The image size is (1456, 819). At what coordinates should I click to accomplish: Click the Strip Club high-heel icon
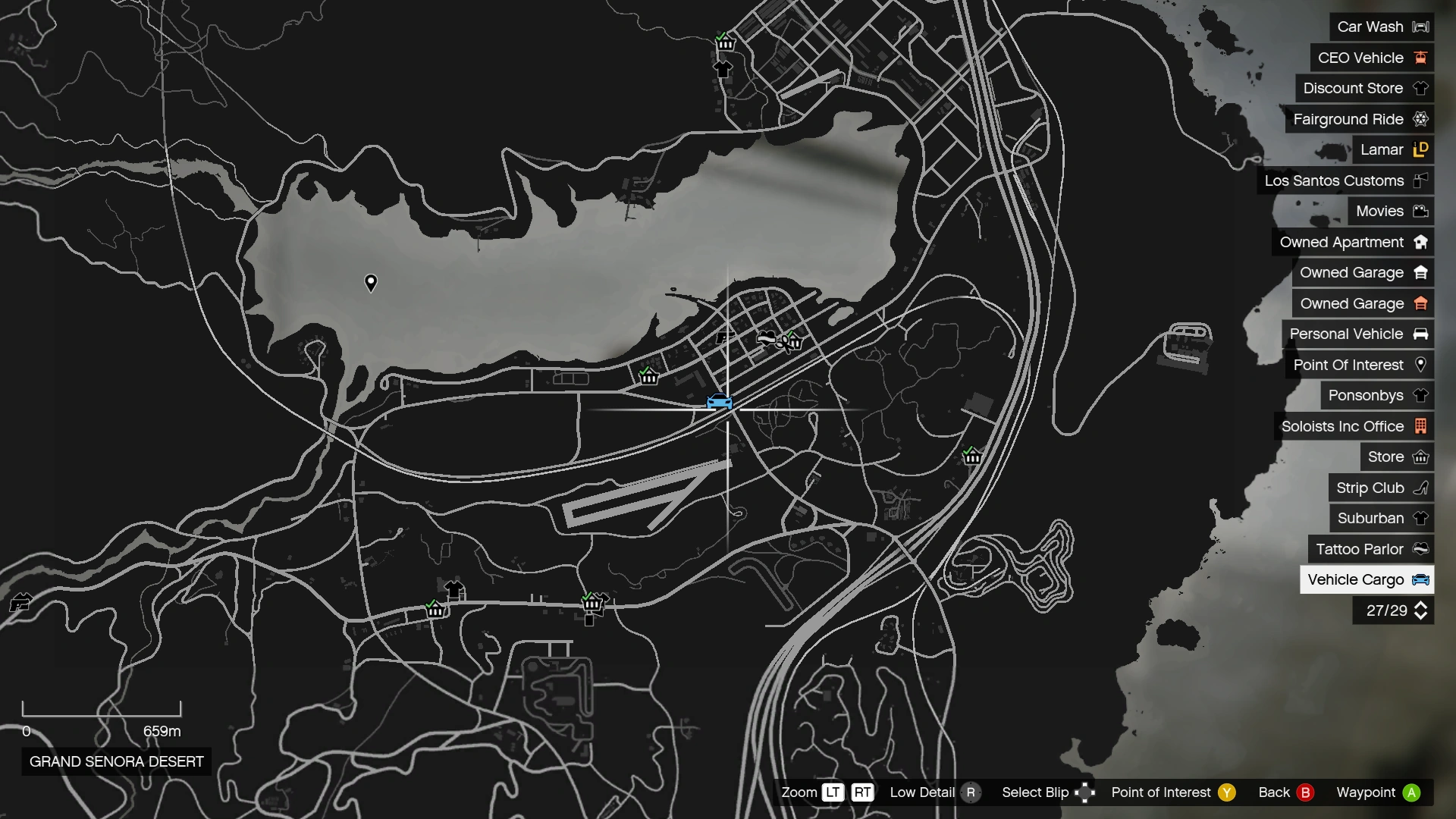pos(1421,488)
